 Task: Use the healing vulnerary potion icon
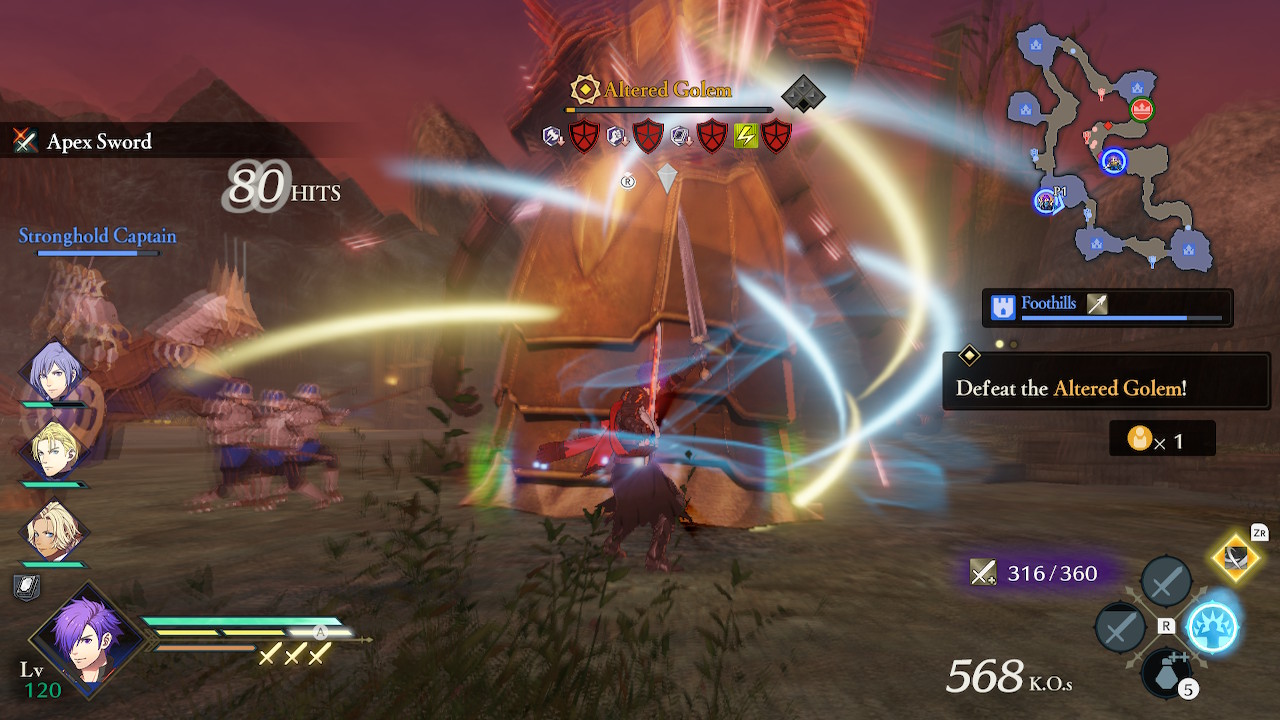point(1166,672)
